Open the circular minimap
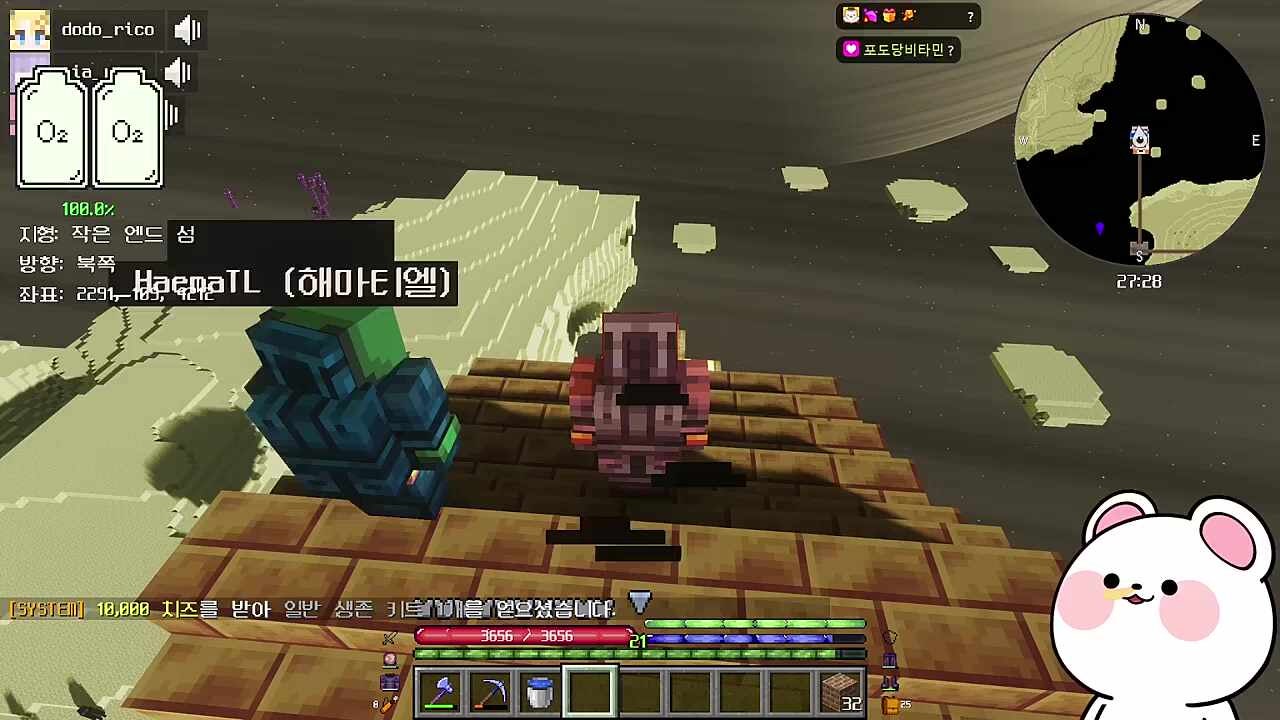This screenshot has width=1280, height=720. [x=1139, y=140]
